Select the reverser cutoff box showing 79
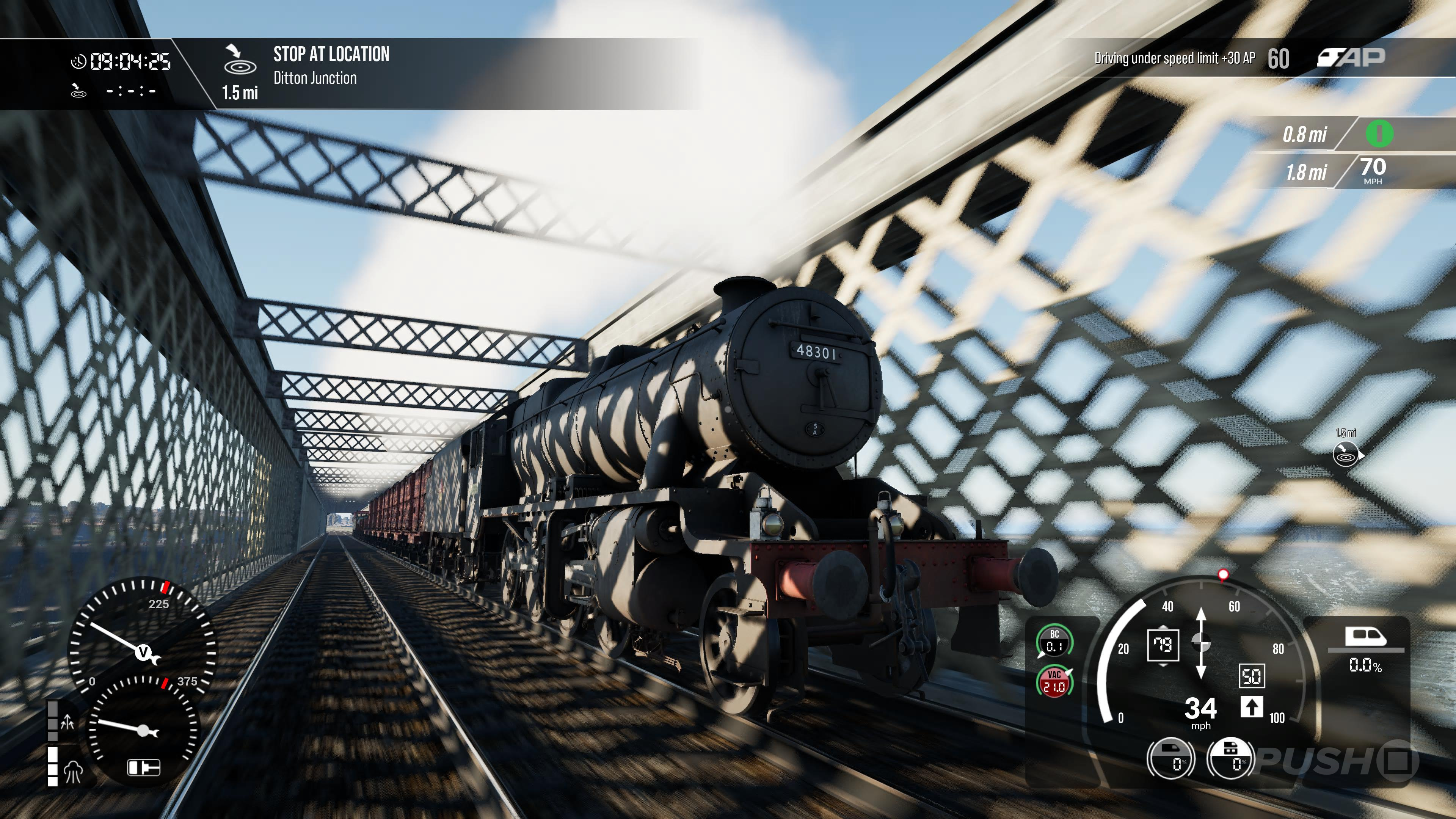This screenshot has height=819, width=1456. point(1163,645)
